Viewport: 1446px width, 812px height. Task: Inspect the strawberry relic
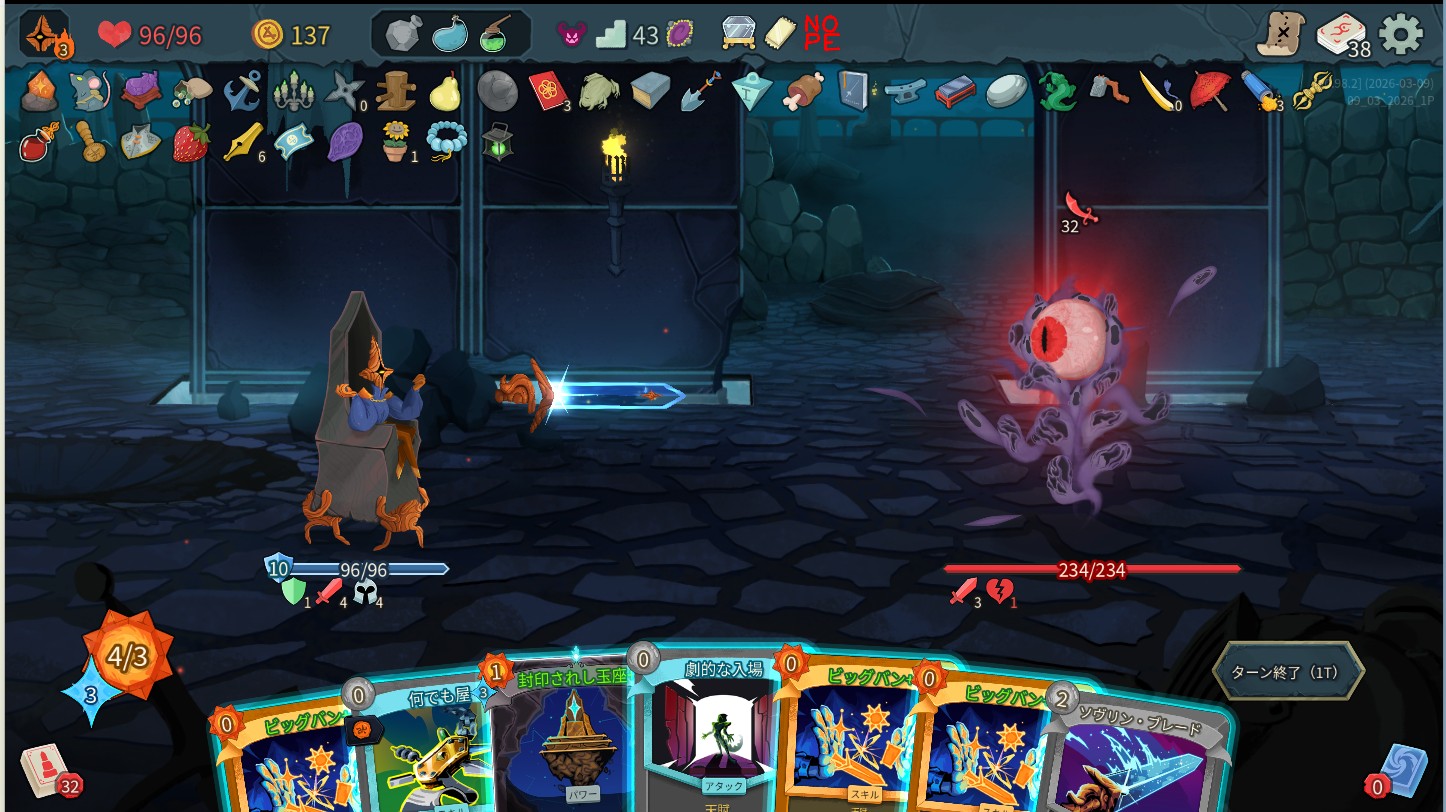point(191,142)
